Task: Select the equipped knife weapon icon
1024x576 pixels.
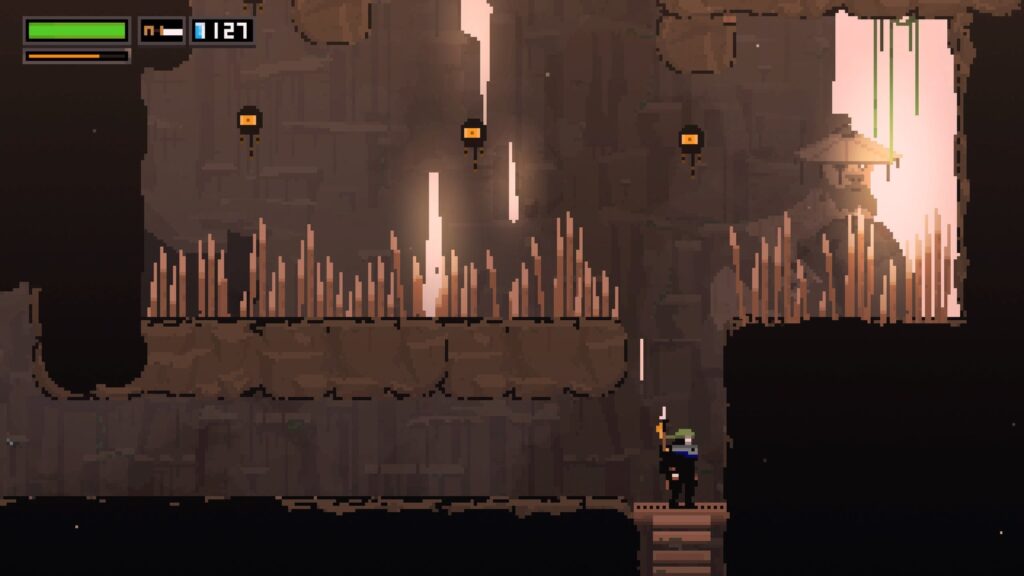Action: click(x=162, y=31)
